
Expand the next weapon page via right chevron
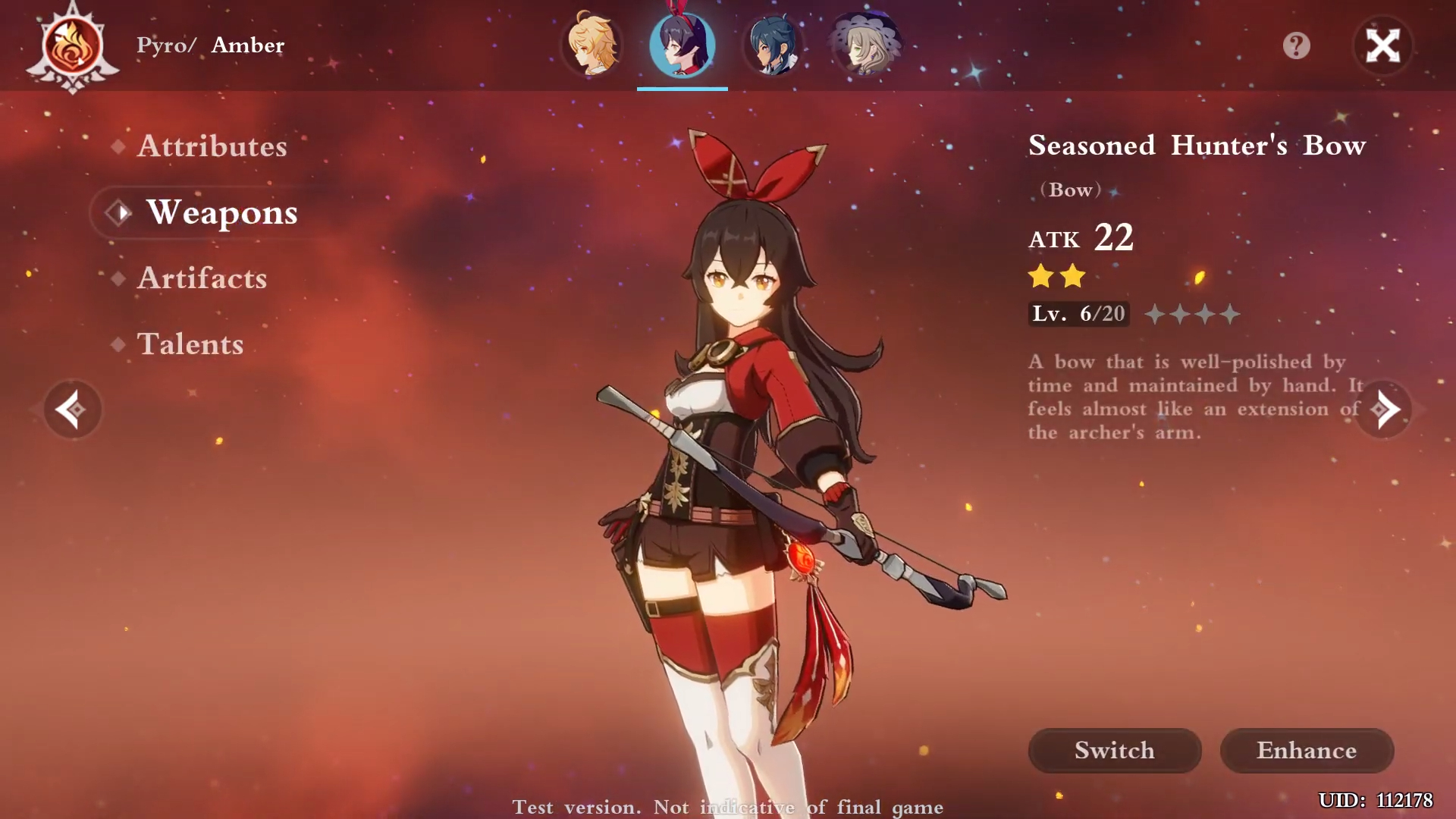pyautogui.click(x=1383, y=409)
